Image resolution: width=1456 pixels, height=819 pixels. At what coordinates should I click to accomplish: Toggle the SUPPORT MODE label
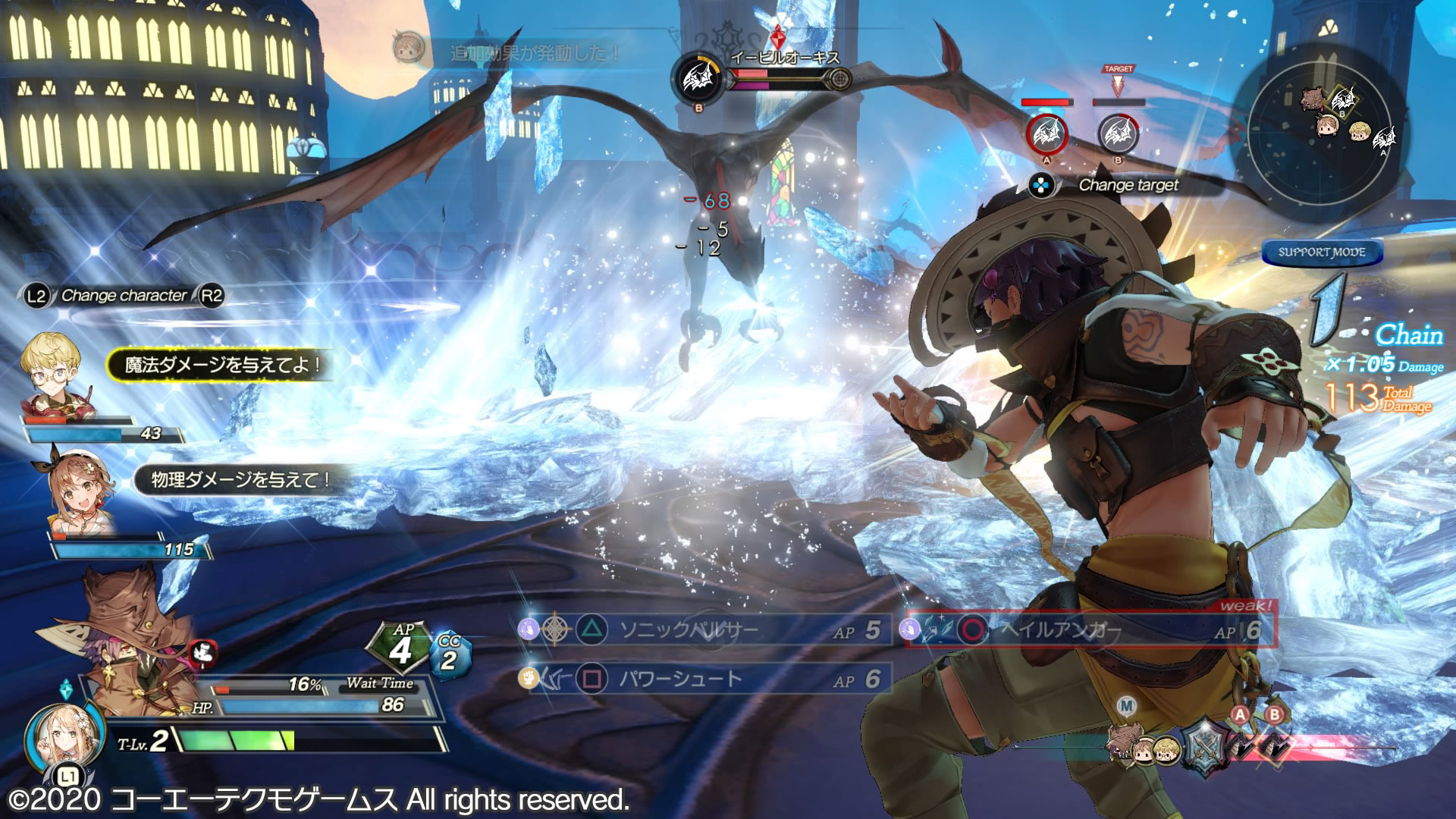coord(1322,253)
